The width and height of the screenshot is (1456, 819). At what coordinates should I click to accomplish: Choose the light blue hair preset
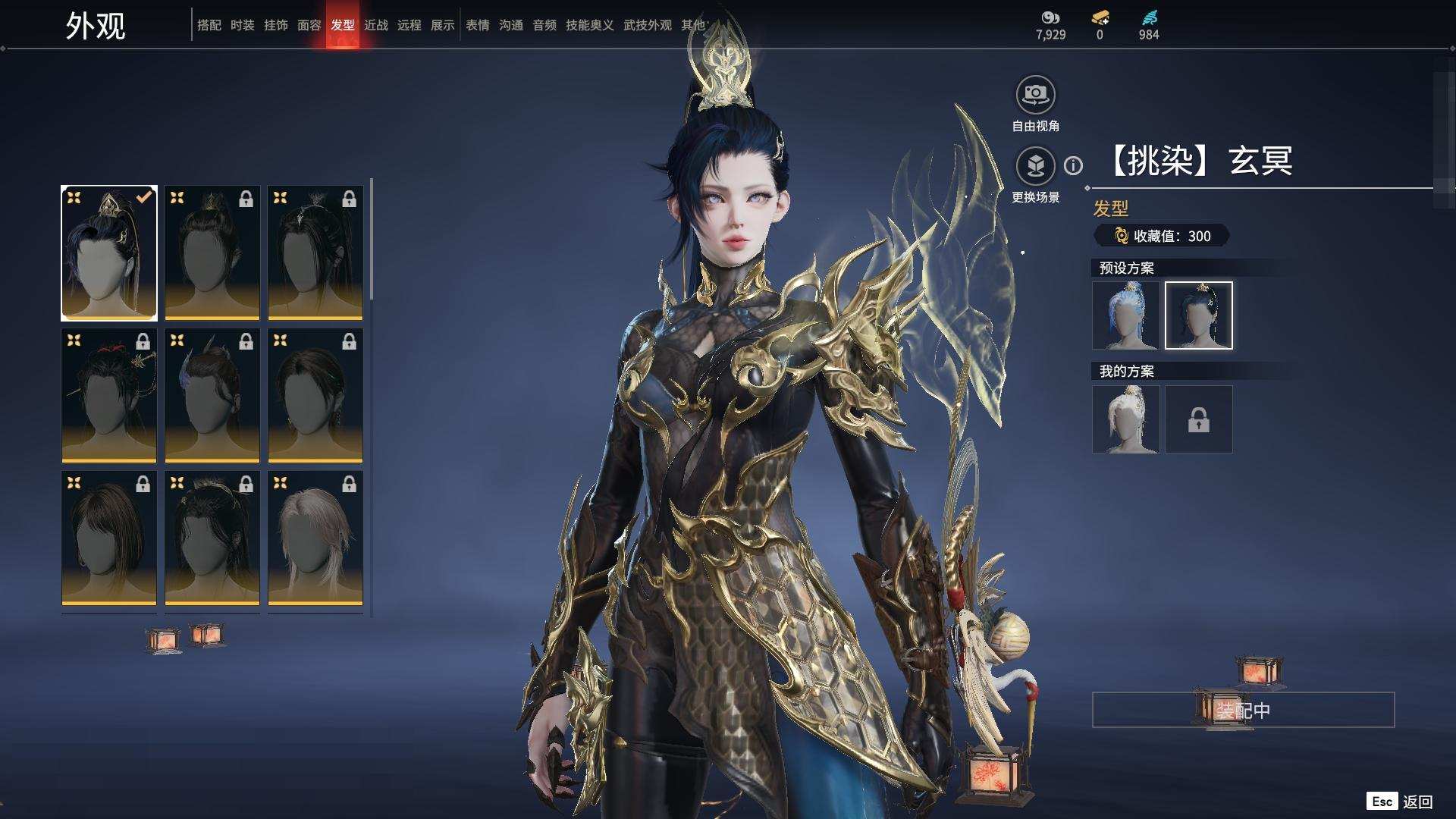(1125, 315)
